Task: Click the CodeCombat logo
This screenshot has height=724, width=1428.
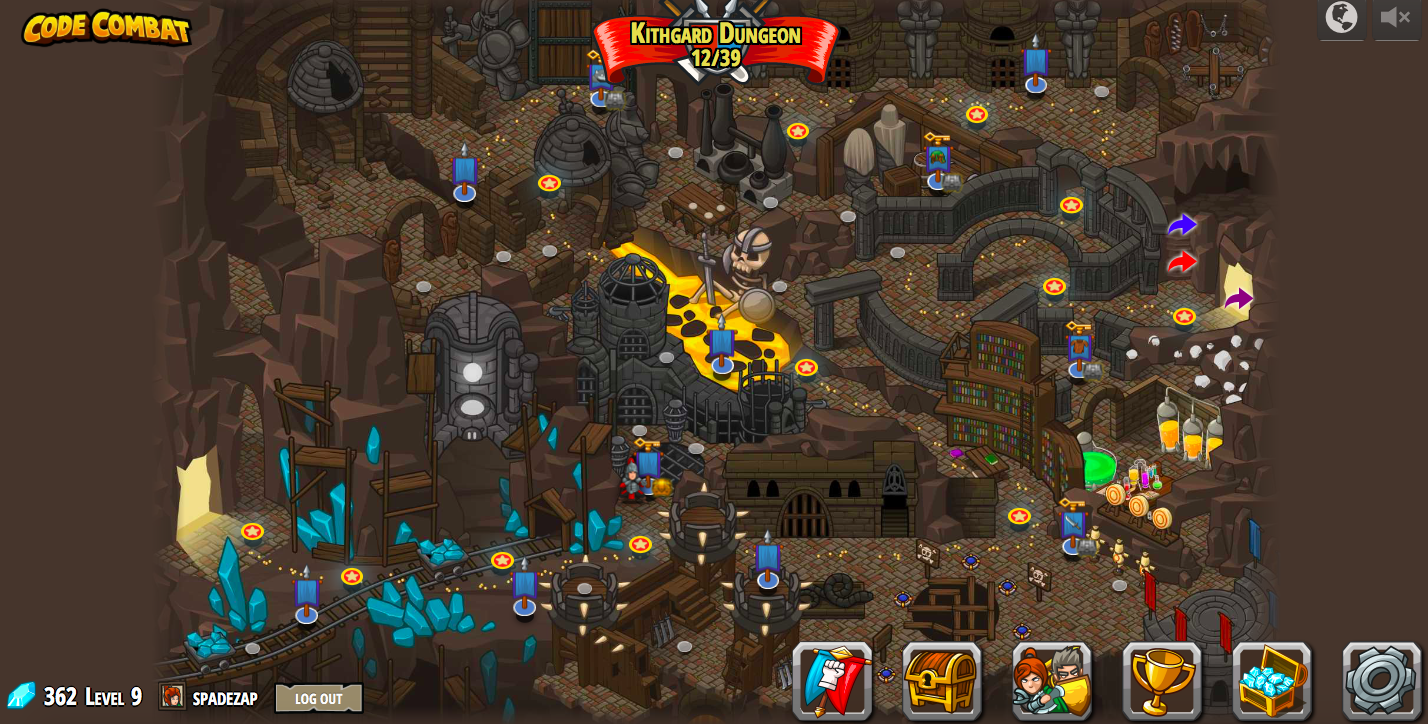Action: coord(105,29)
